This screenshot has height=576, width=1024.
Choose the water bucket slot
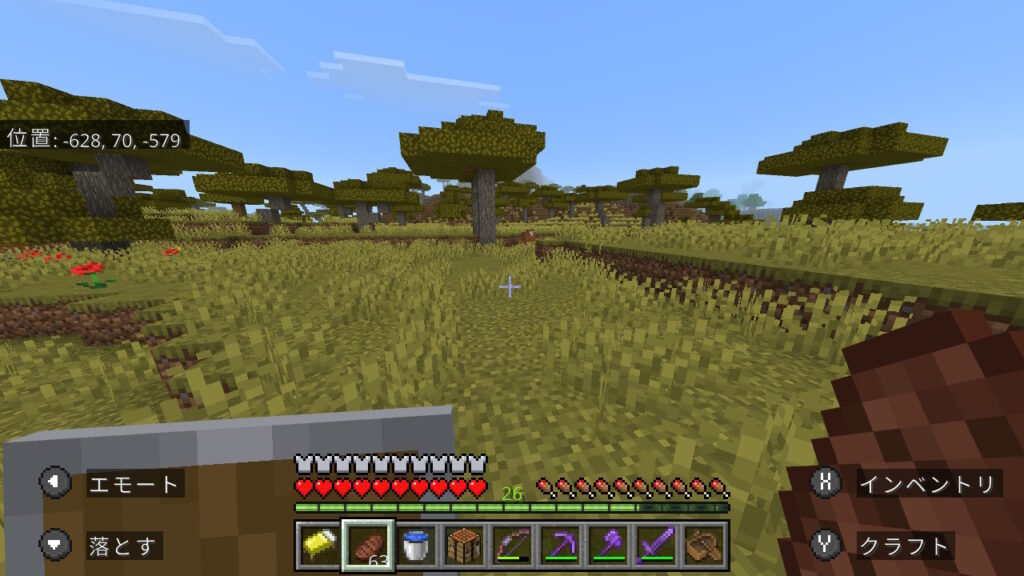[415, 546]
